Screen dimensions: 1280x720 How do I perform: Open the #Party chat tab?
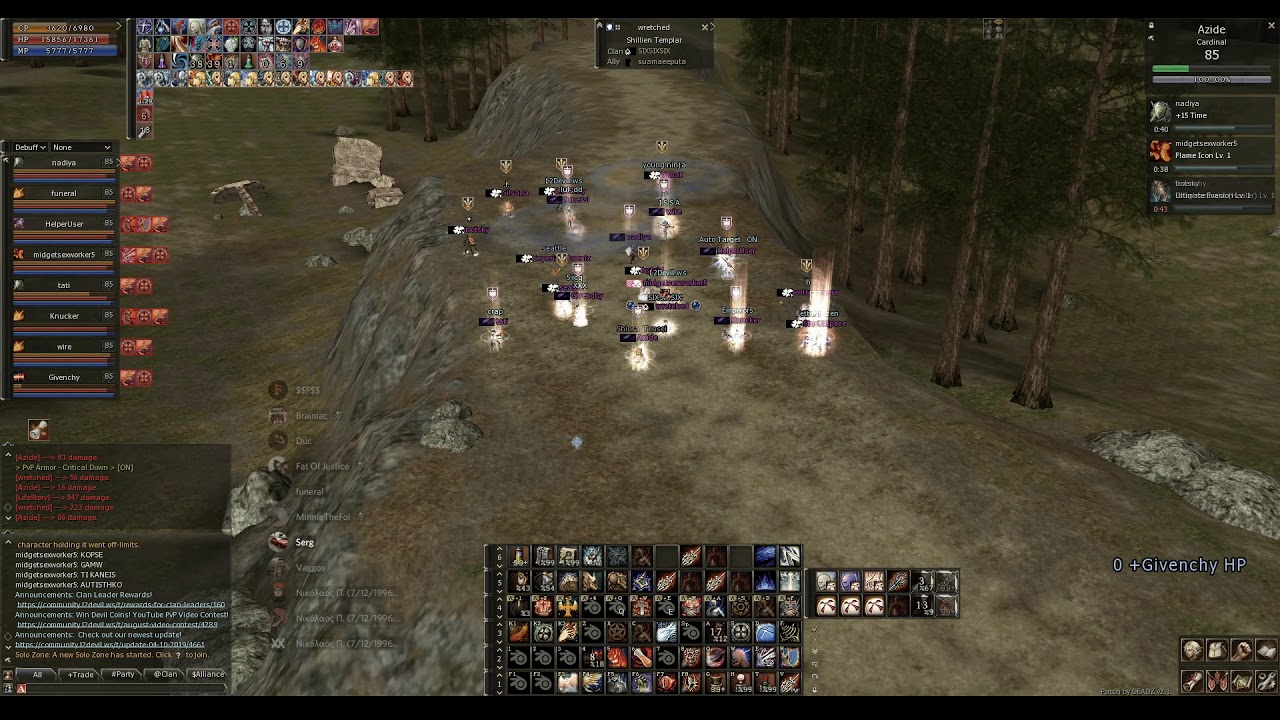123,675
